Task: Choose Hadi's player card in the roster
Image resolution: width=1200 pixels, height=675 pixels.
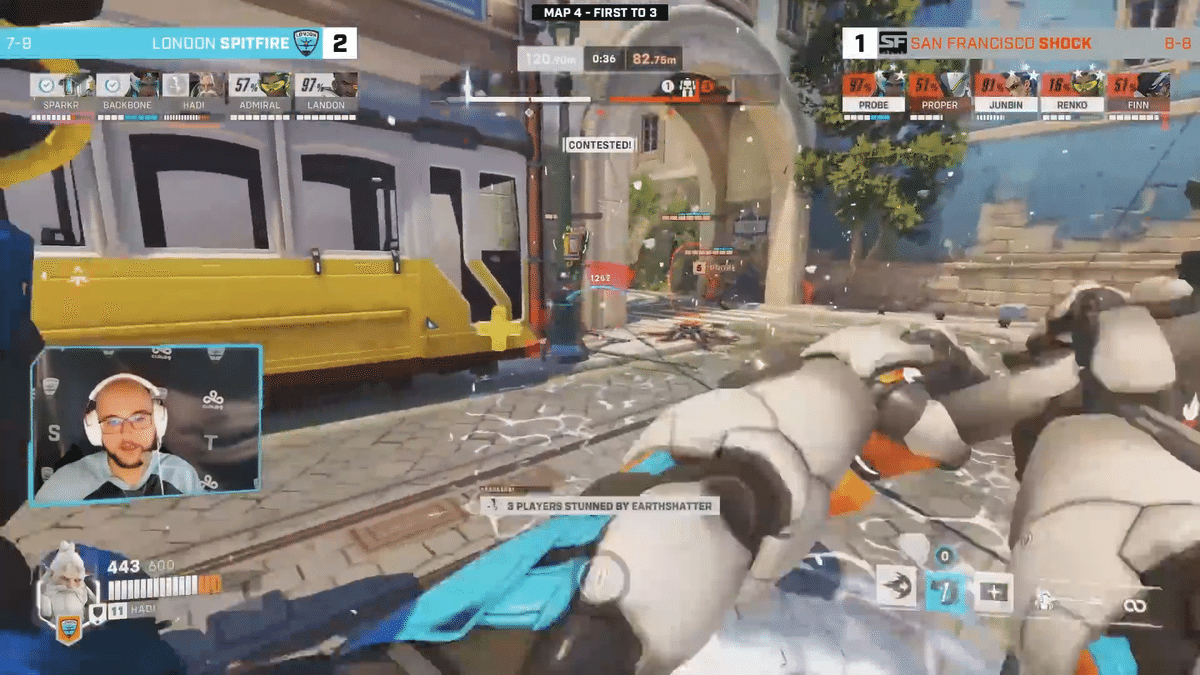Action: pos(194,92)
